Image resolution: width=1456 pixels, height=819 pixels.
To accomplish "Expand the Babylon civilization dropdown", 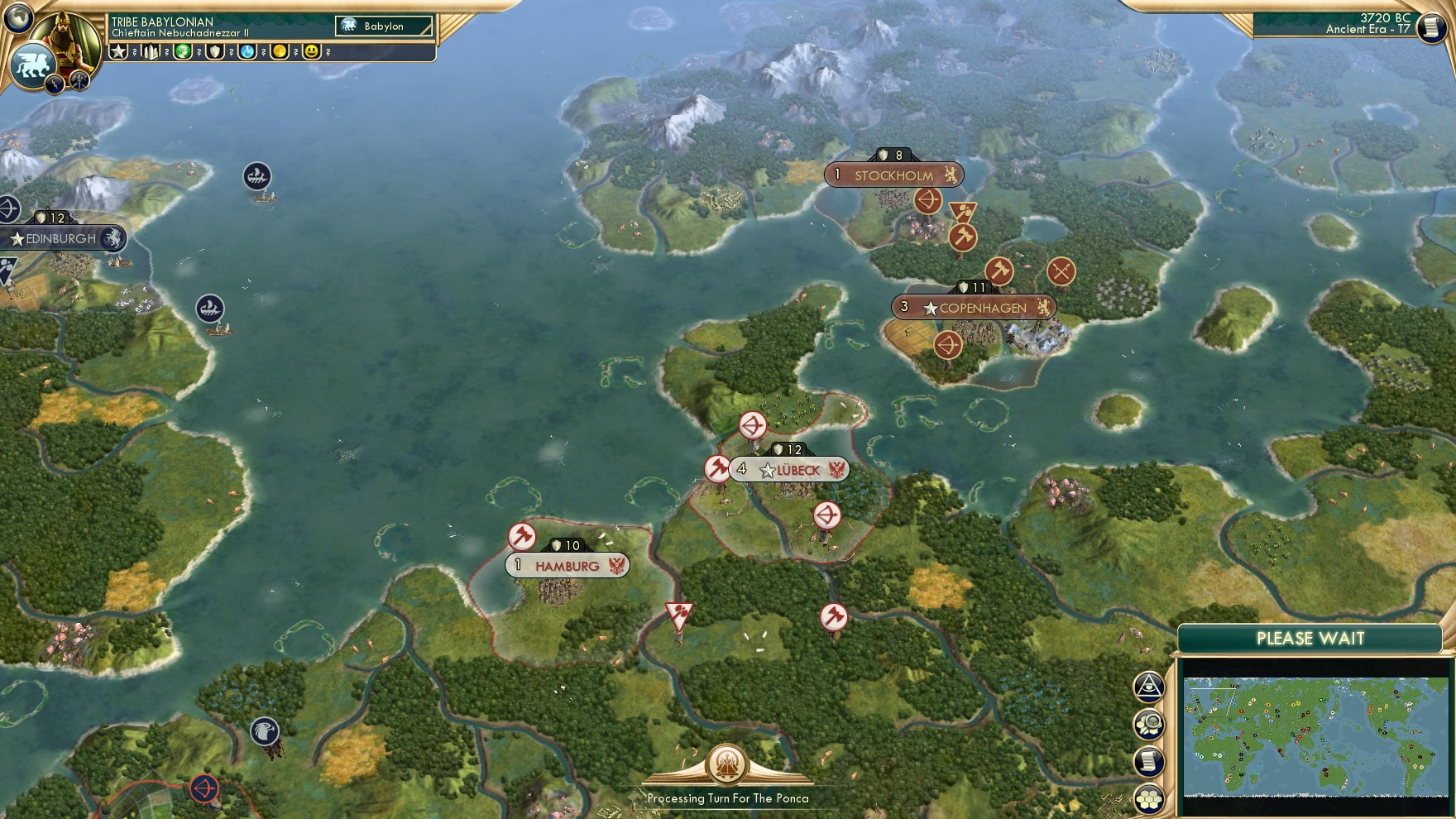I will click(x=382, y=26).
